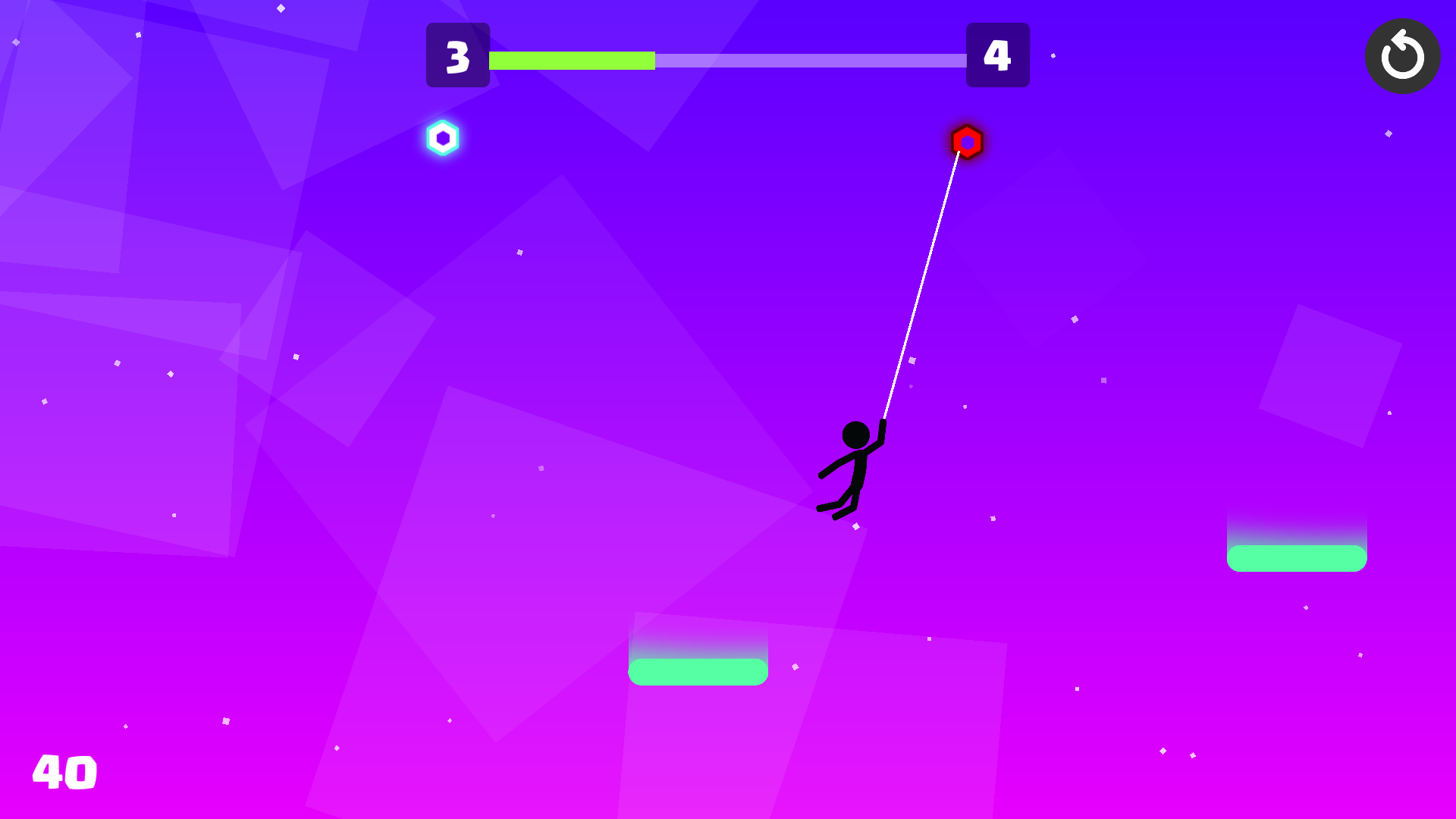Tap the green platform on the right edge
The height and width of the screenshot is (819, 1456).
pos(1298,557)
